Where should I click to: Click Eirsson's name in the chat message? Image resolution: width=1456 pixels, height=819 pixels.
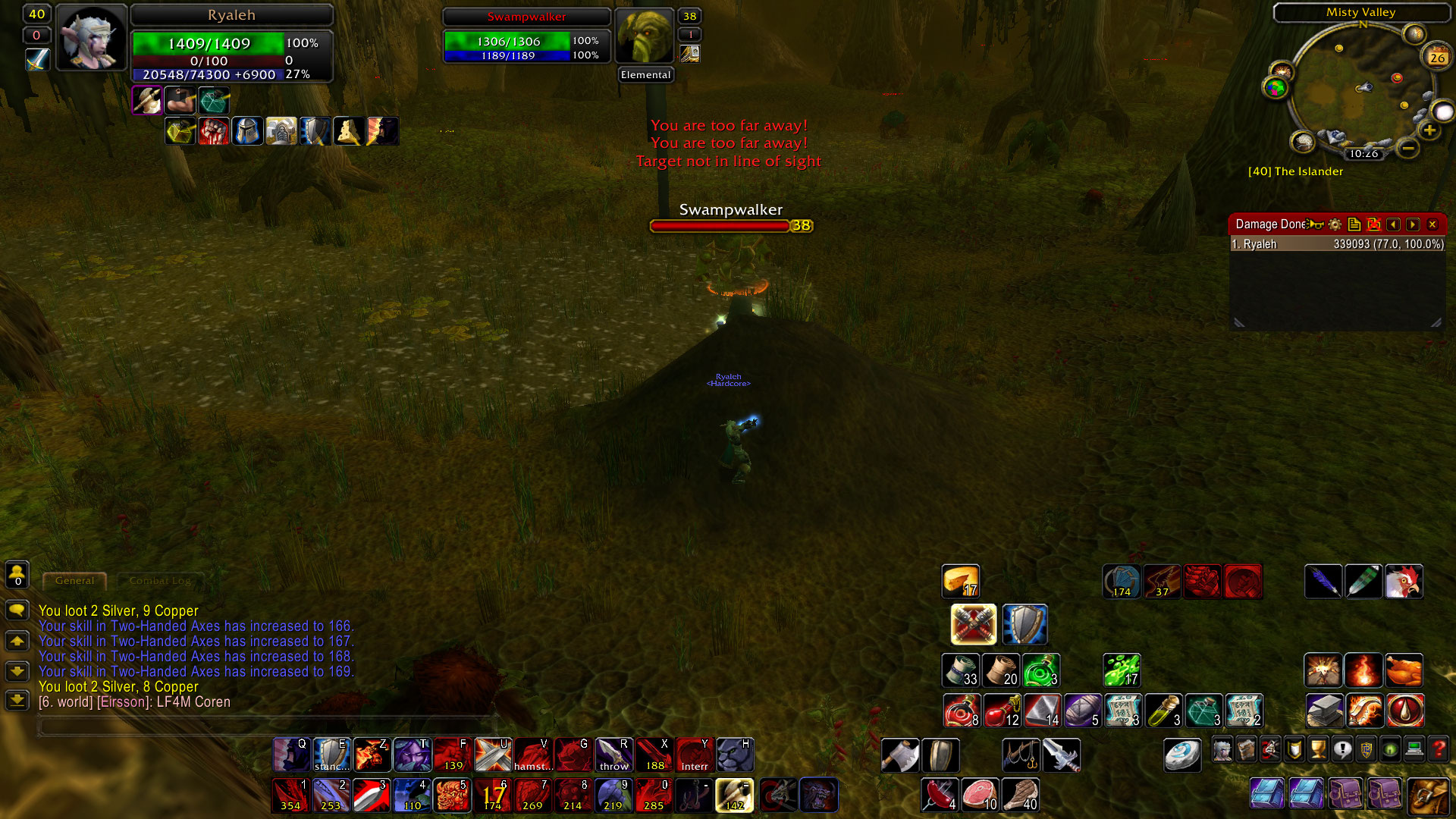tap(121, 701)
